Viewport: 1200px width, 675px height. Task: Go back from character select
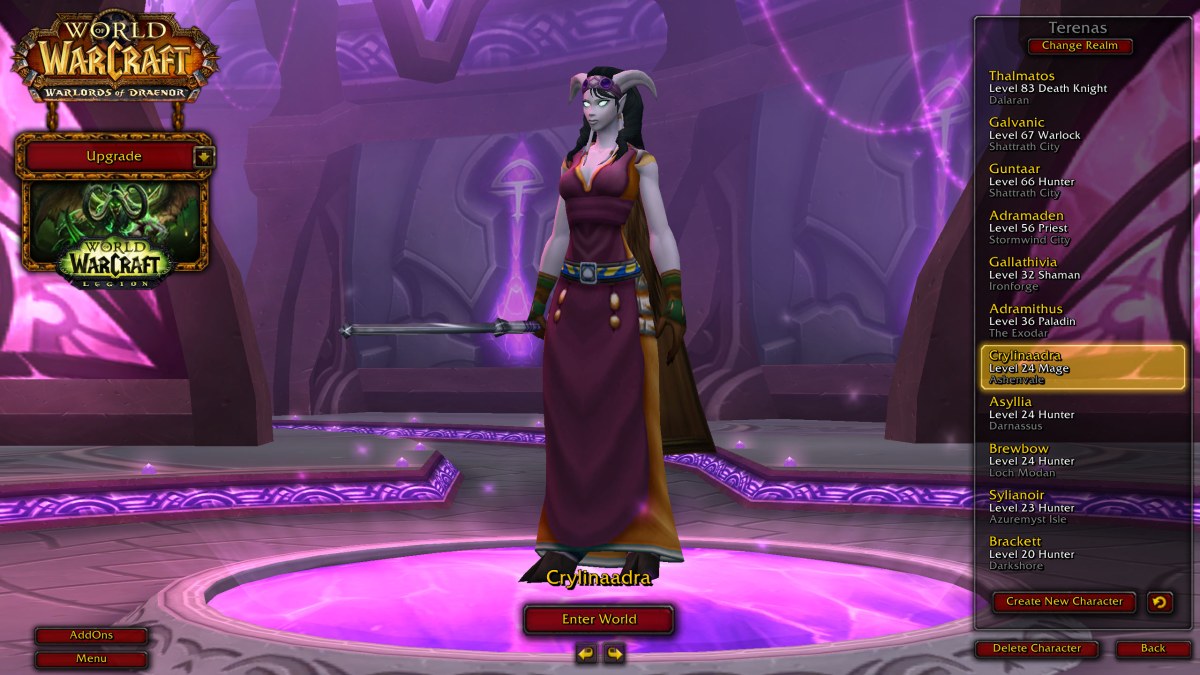tap(1153, 648)
